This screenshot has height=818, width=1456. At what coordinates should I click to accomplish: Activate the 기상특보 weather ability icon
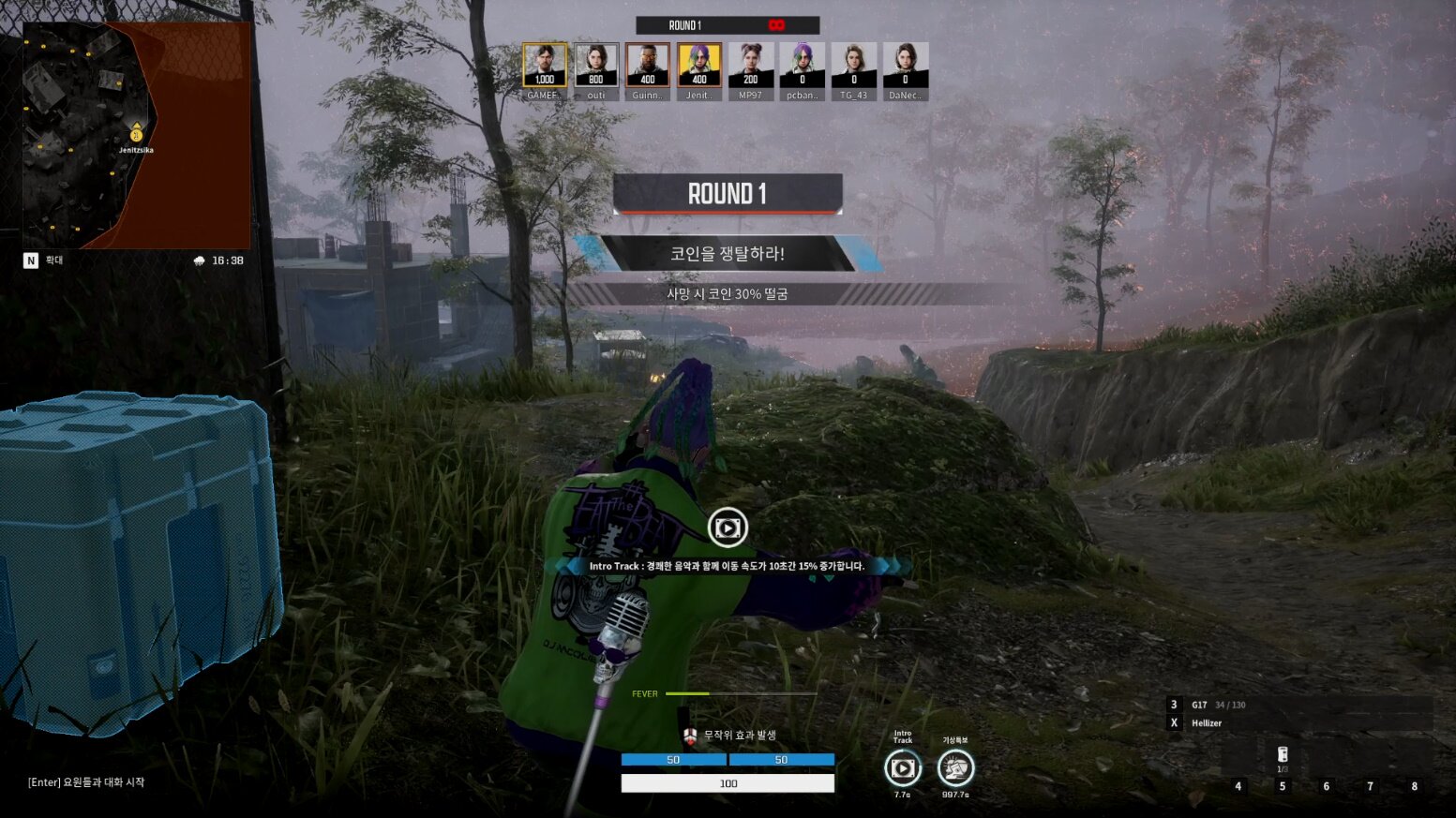955,768
